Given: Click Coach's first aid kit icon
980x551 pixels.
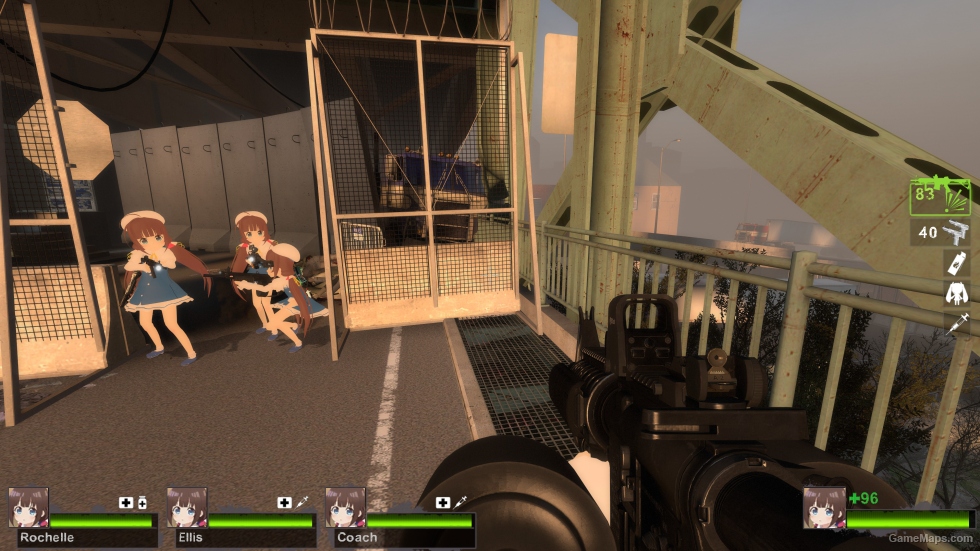Looking at the screenshot, I should (x=443, y=502).
